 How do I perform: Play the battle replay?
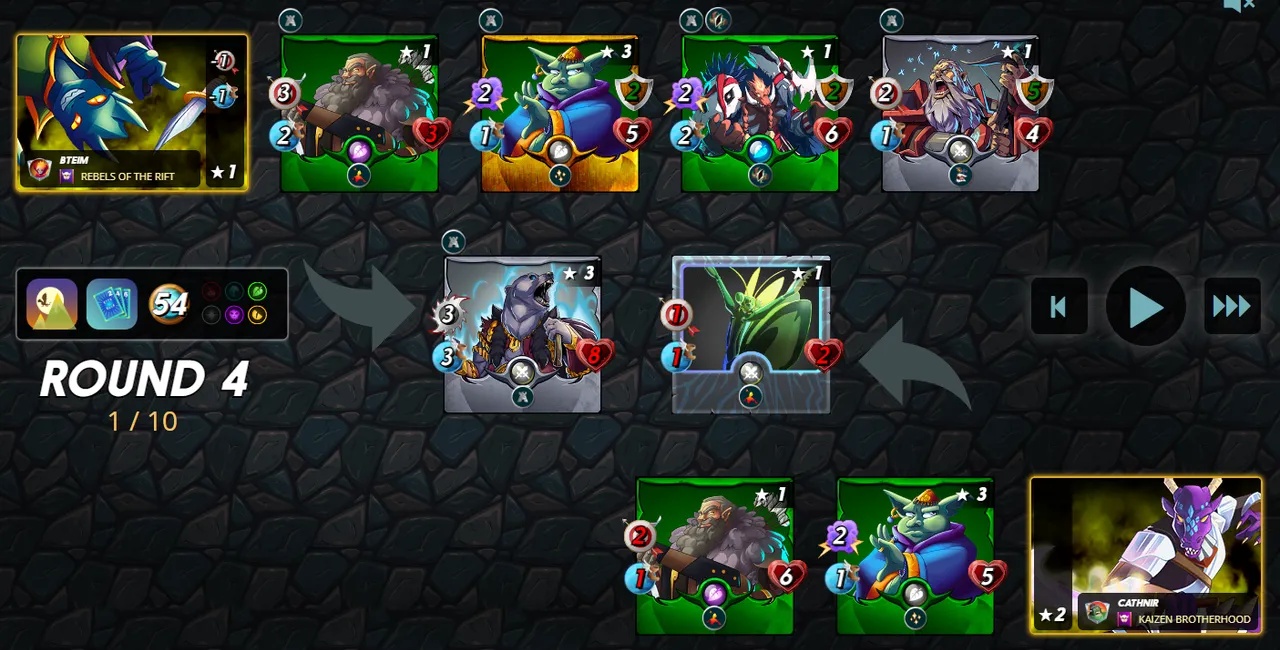1145,307
